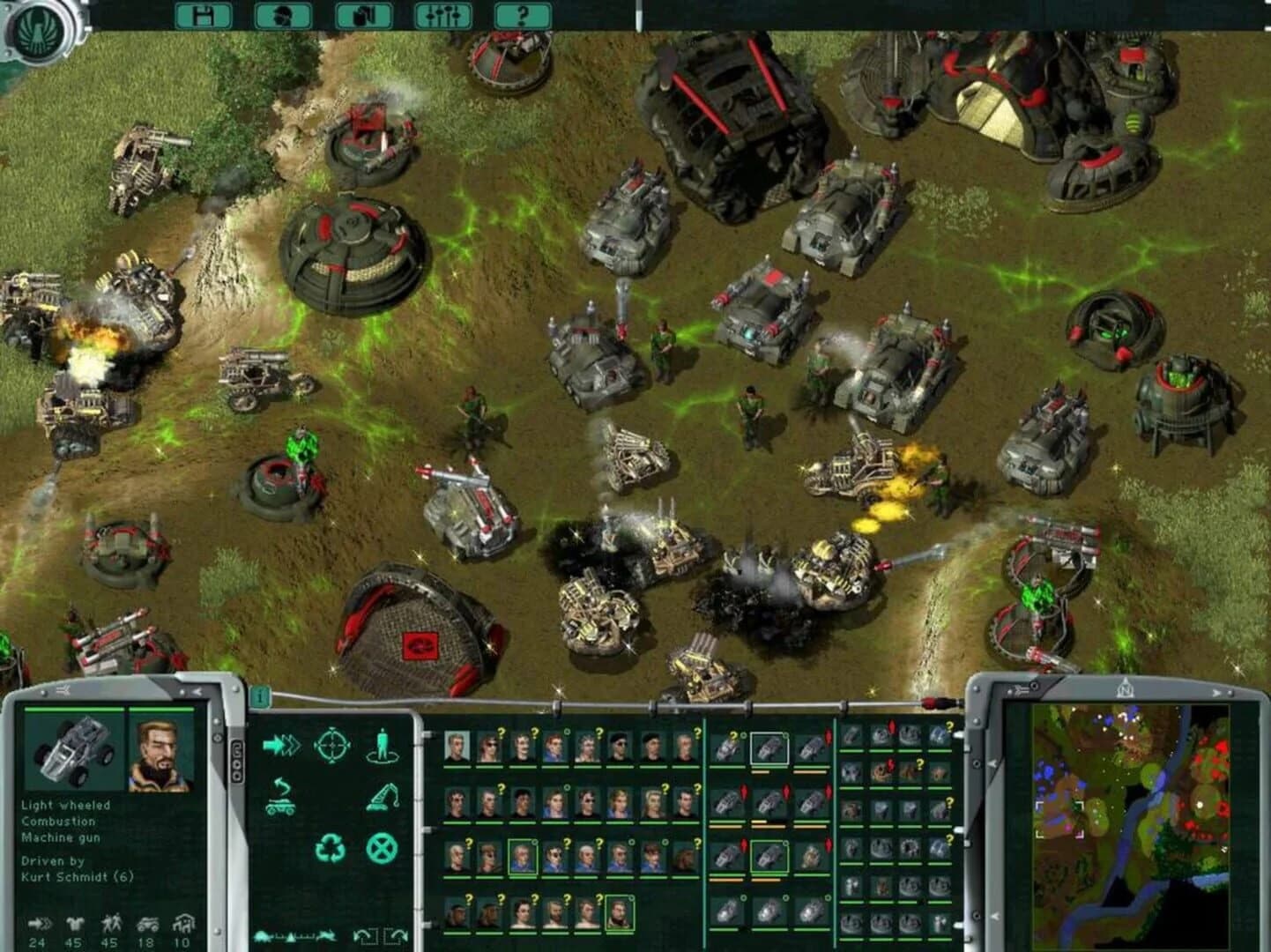Screen dimensions: 1271x952
Task: Order soldier to exit vehicle with person icon
Action: click(381, 745)
